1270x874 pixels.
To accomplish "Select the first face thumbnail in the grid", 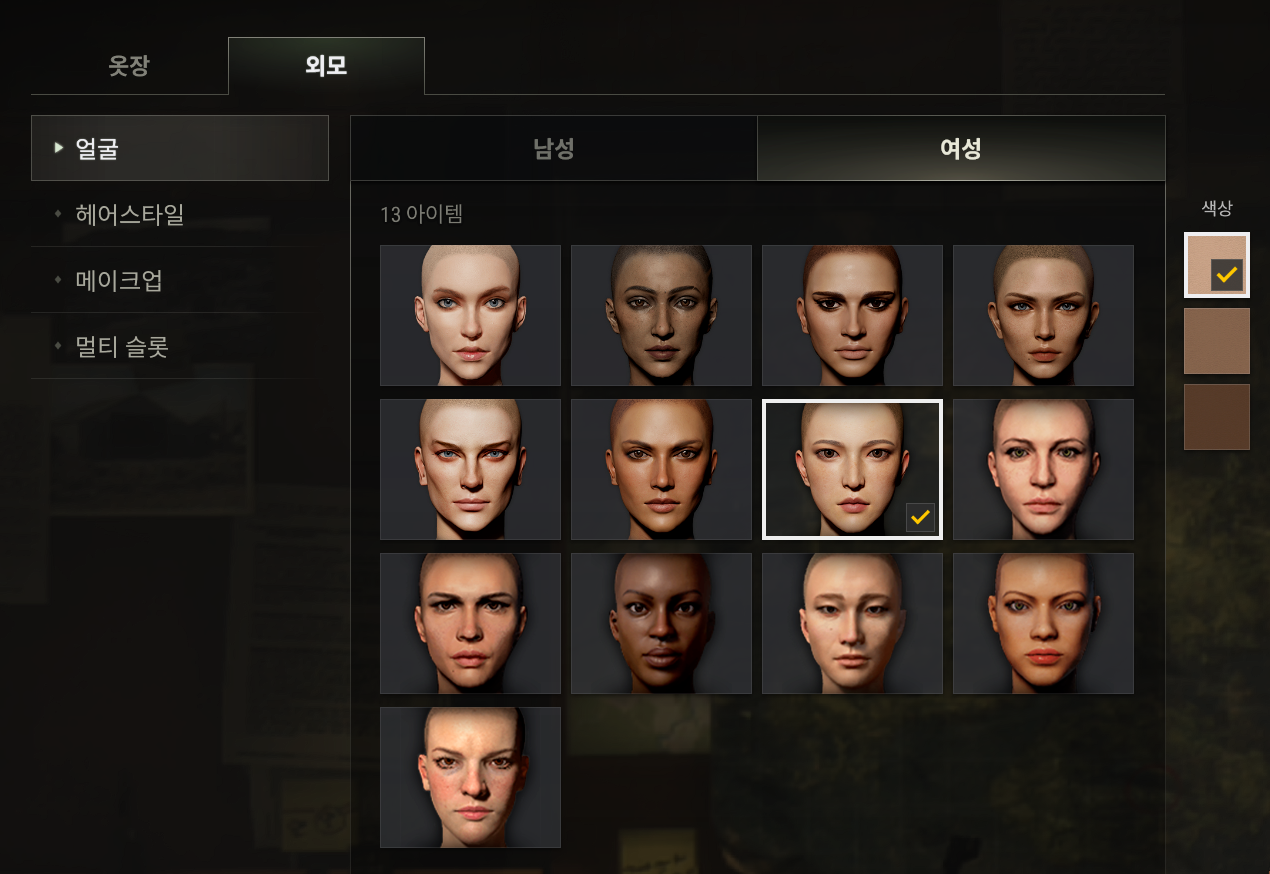I will (x=470, y=315).
